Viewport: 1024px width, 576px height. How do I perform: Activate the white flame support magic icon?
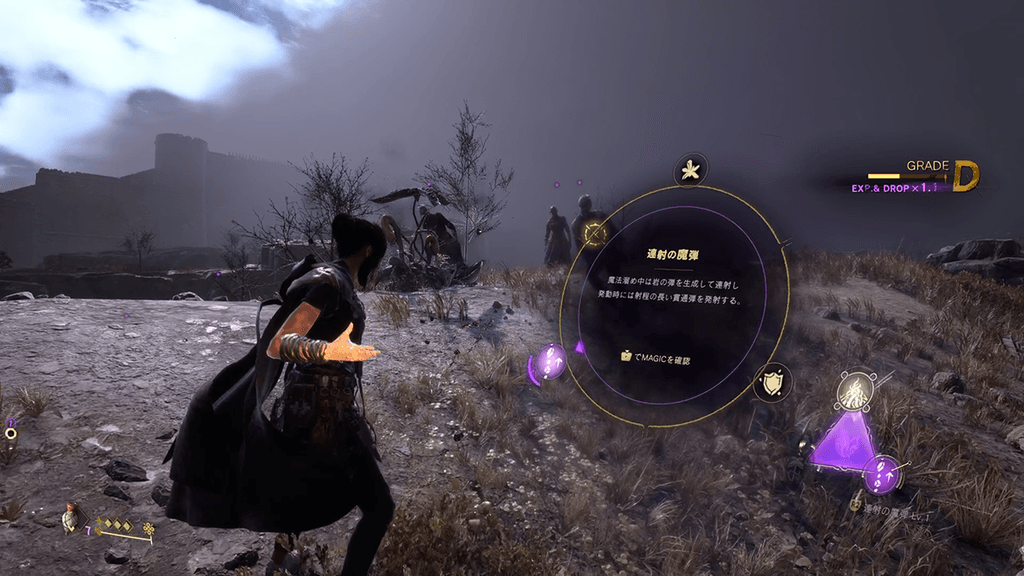(856, 391)
